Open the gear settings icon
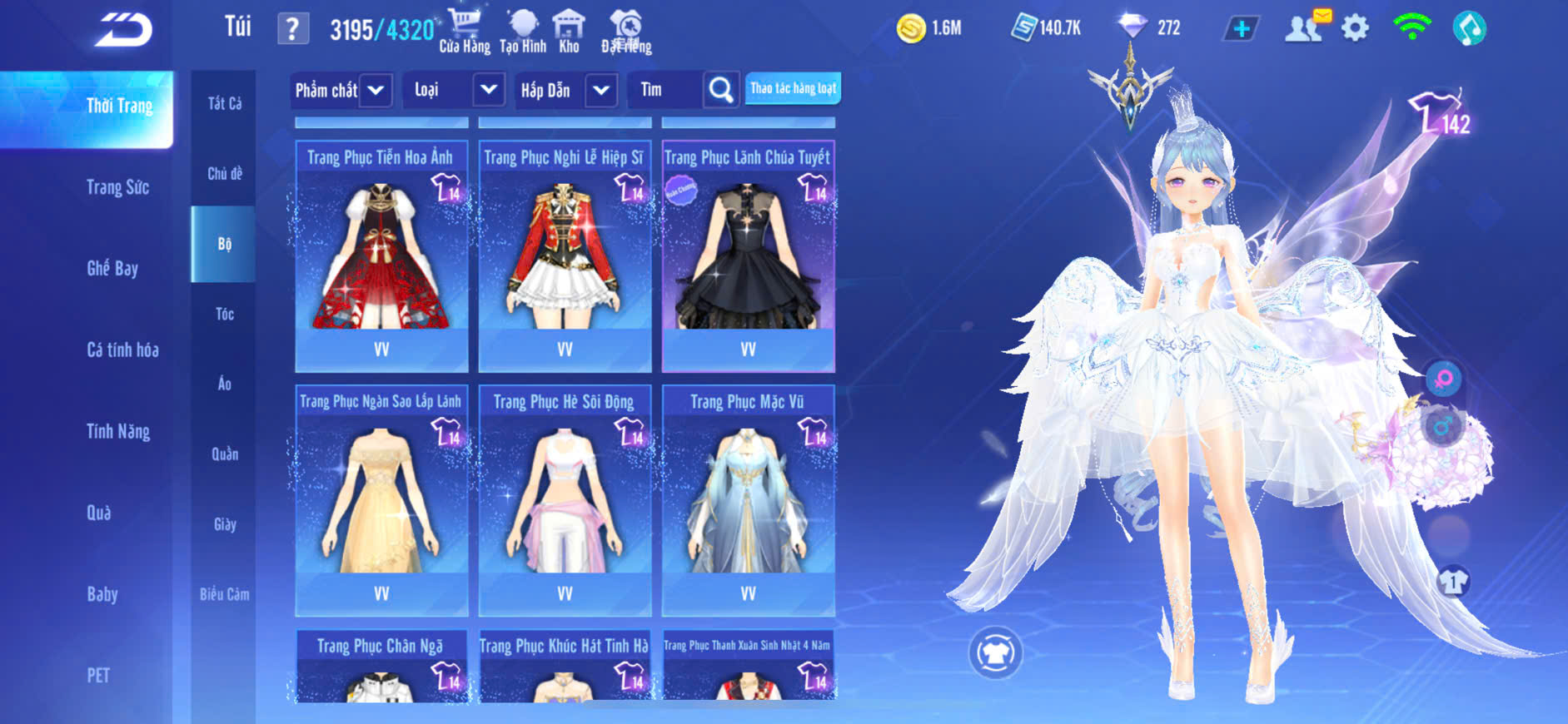 (x=1355, y=28)
